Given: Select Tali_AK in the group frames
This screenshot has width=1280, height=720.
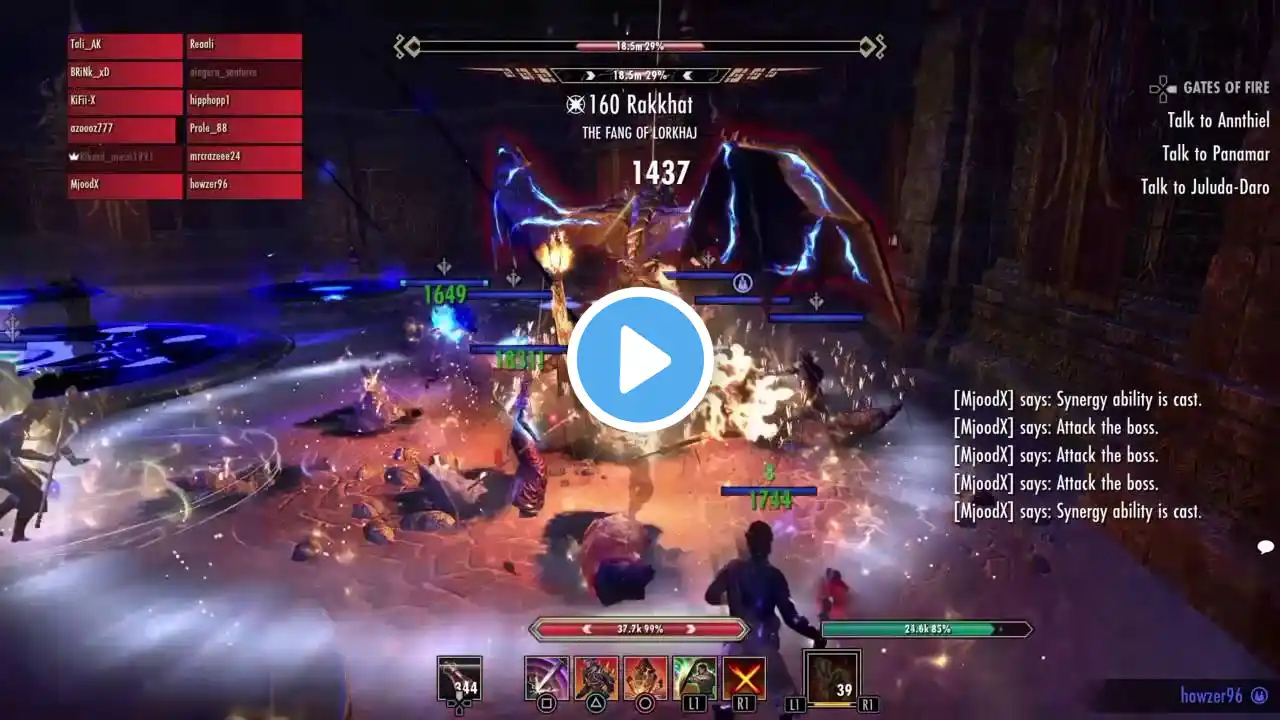Looking at the screenshot, I should 125,46.
